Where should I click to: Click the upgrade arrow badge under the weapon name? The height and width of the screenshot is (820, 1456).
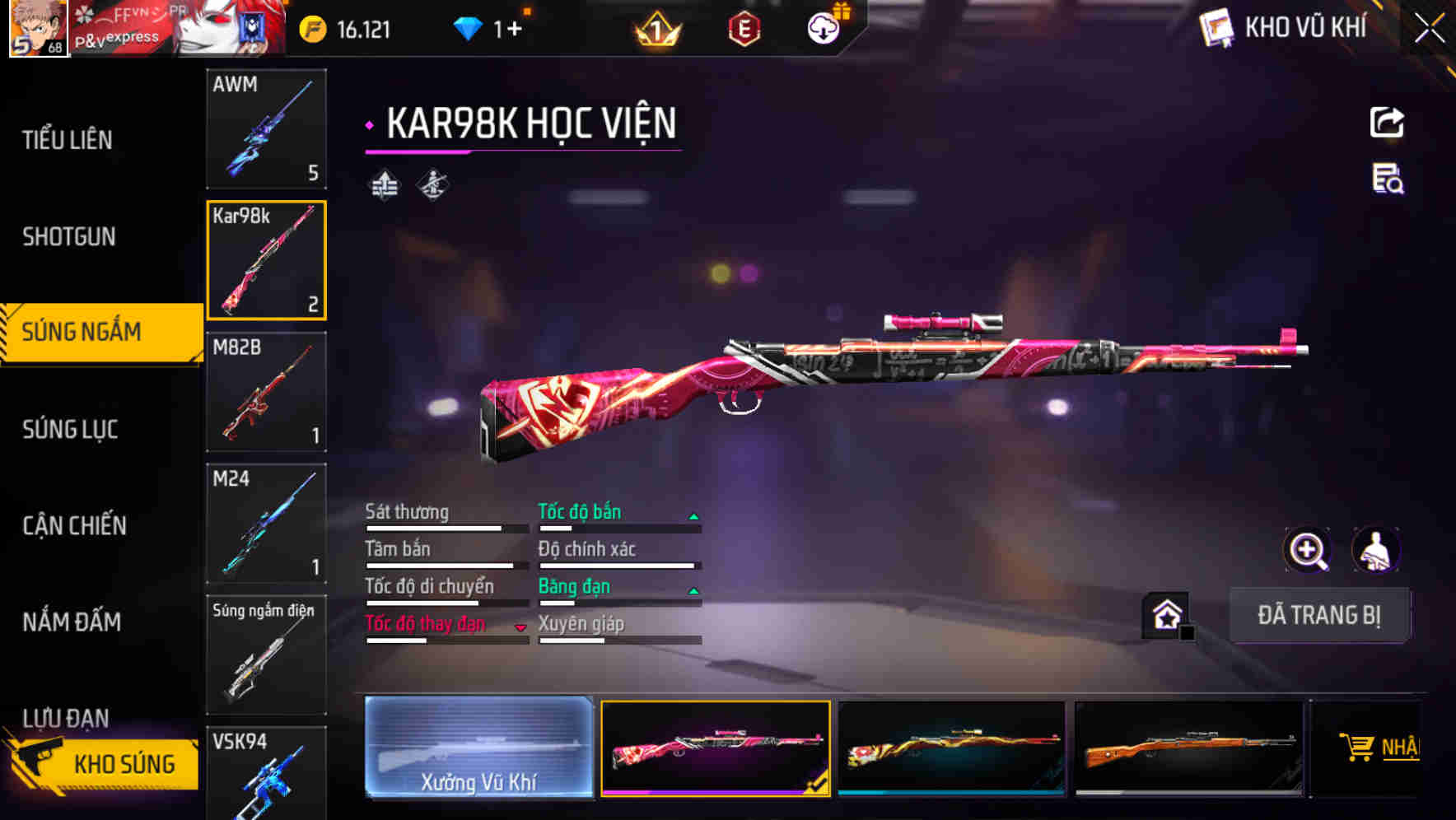384,184
